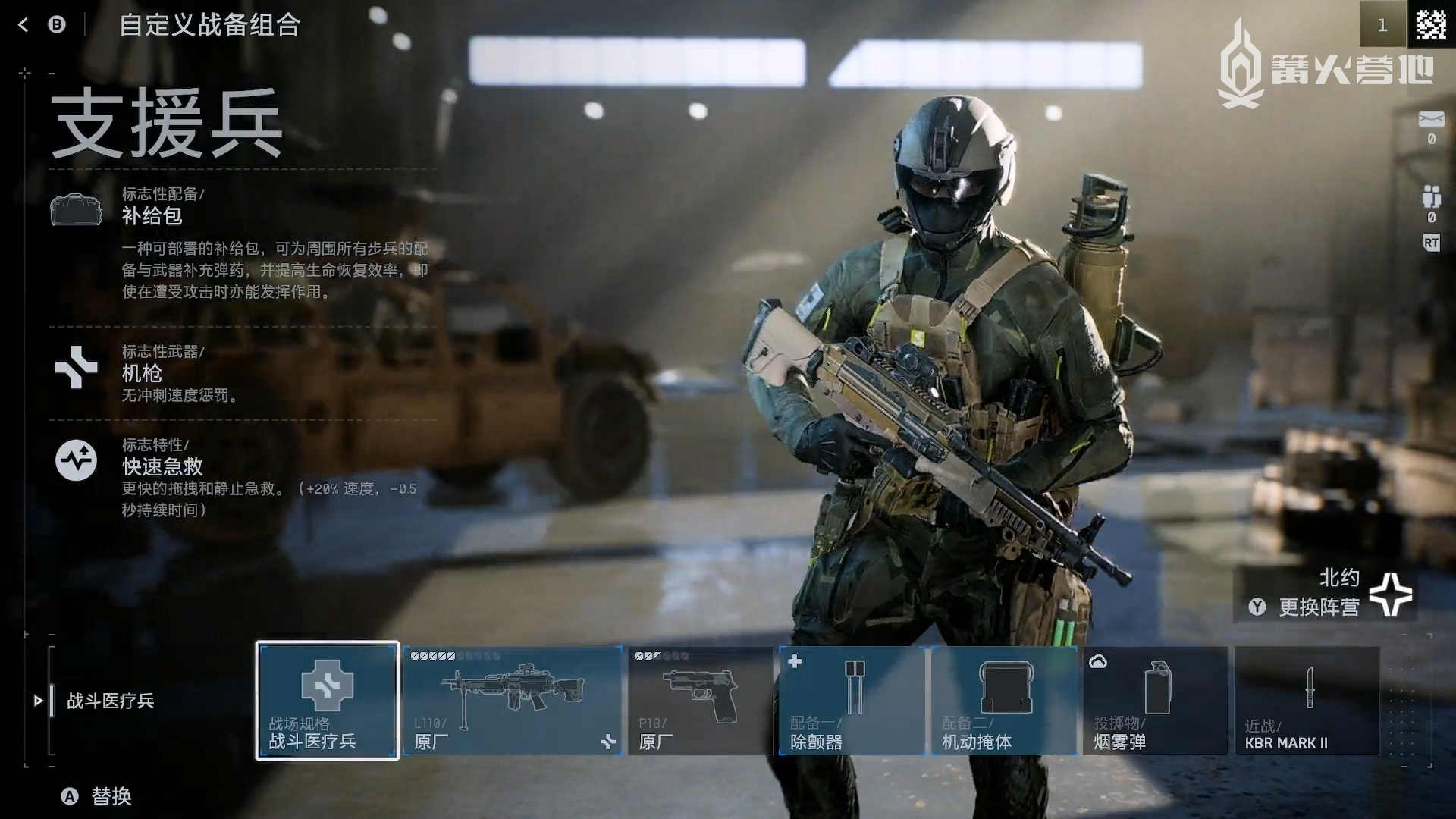The width and height of the screenshot is (1456, 819).
Task: Open the mail envelope icon
Action: coord(1431,120)
